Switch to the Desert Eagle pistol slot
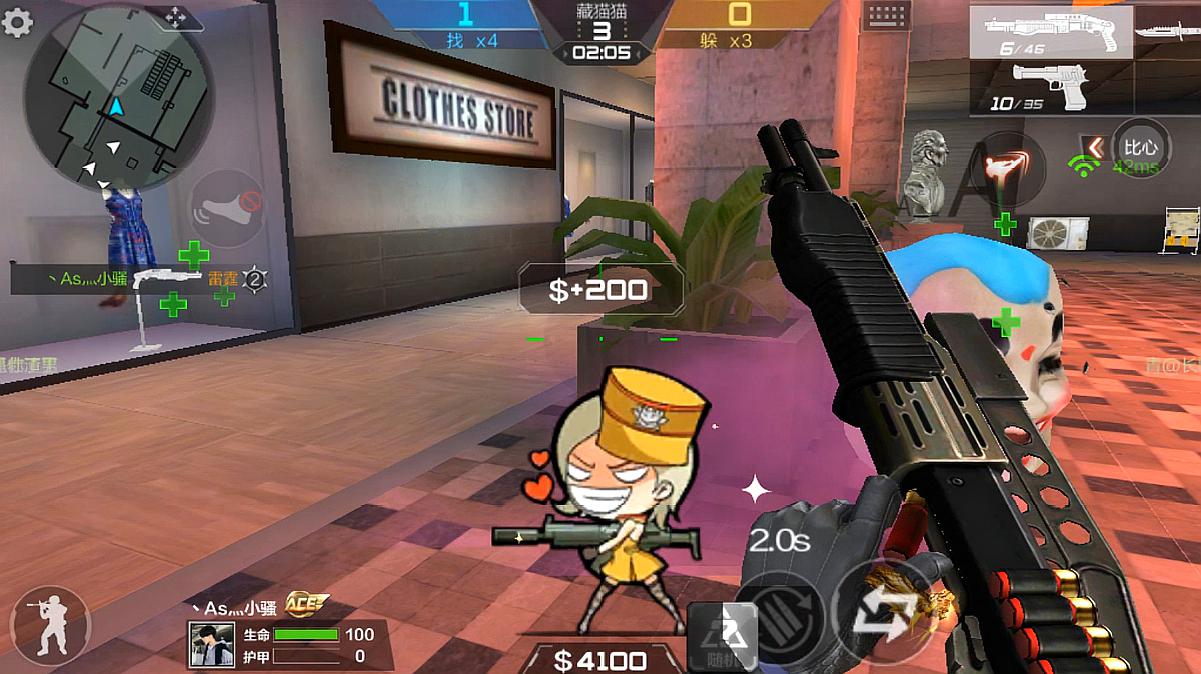 [x=1050, y=86]
